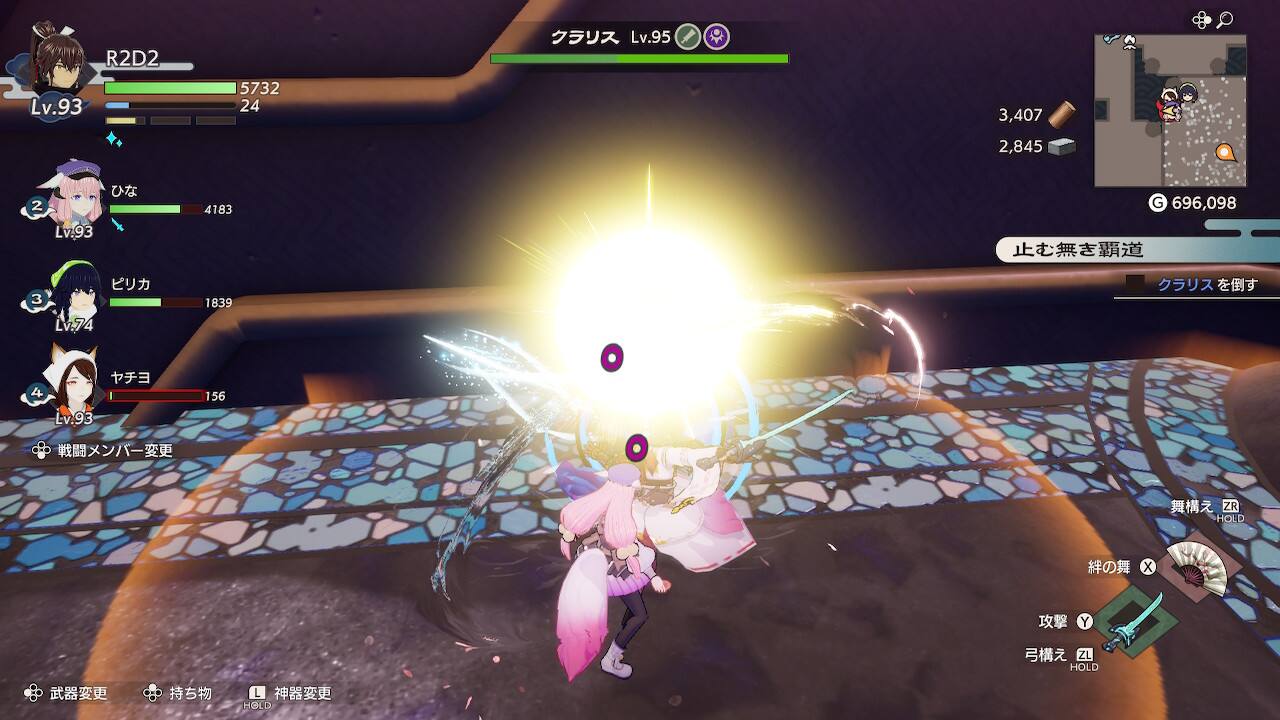
Task: Click the orange marker on the minimap
Action: click(1224, 153)
